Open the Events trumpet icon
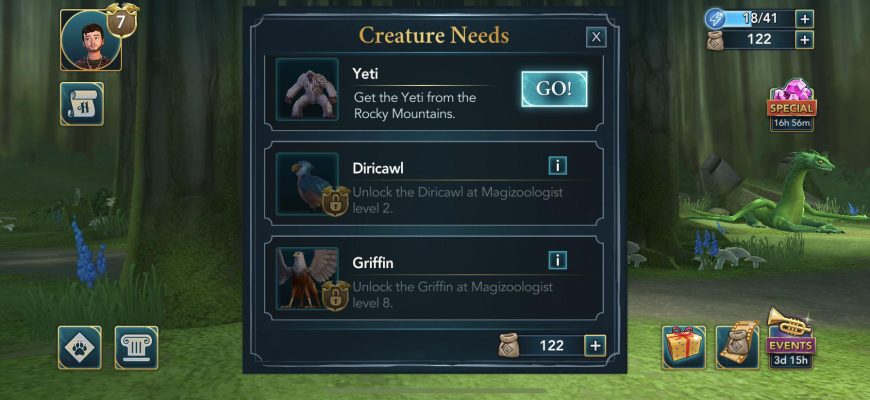The width and height of the screenshot is (870, 400). click(790, 337)
